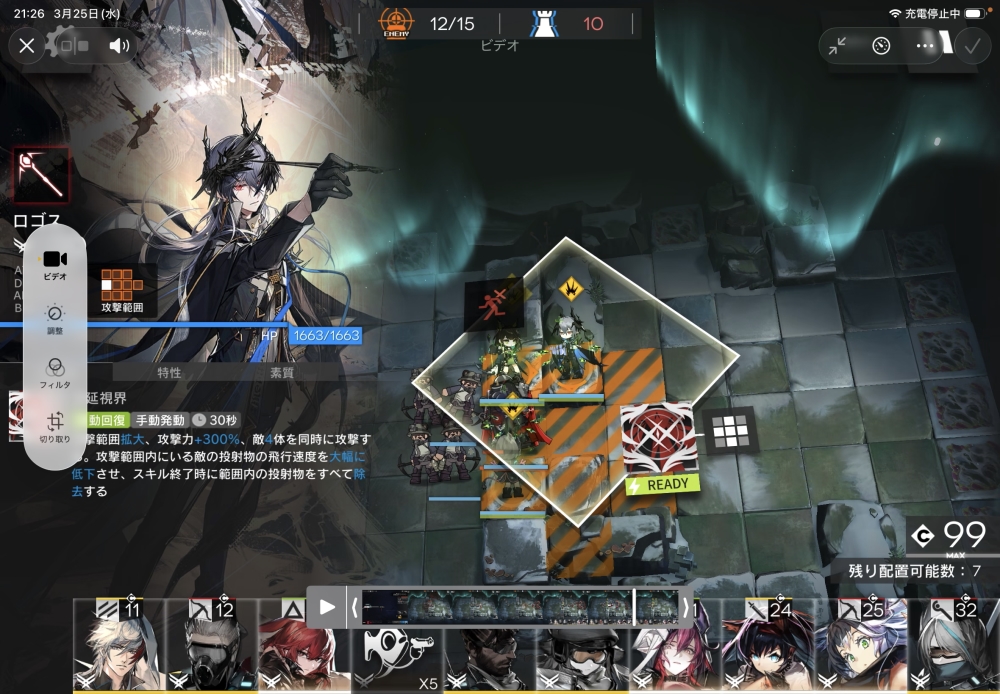Open the three-dots more options menu
The height and width of the screenshot is (694, 1000).
point(925,46)
